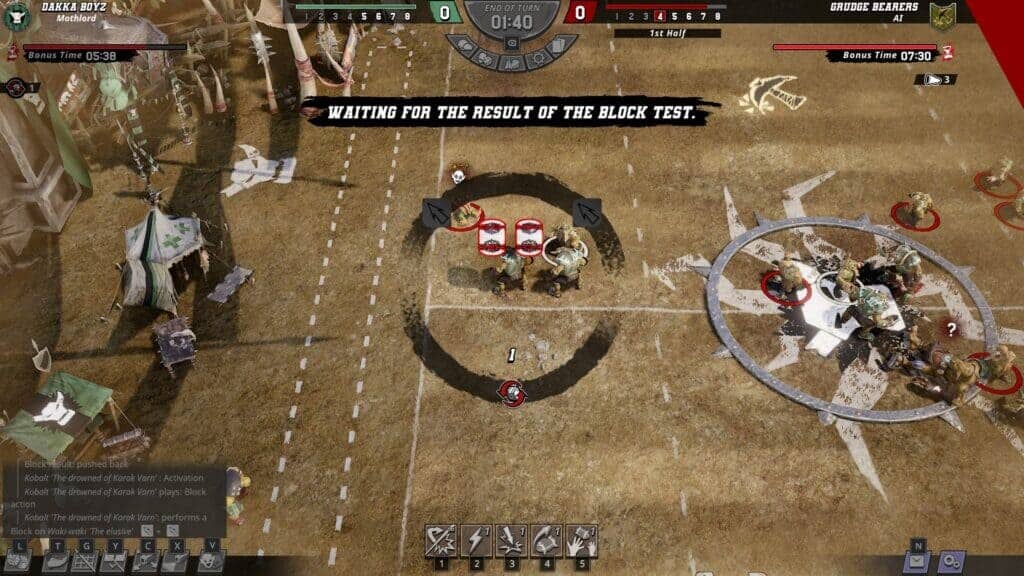Toggle the skull face icon in the bottom-left toolbar
This screenshot has height=576, width=1024.
click(x=209, y=562)
